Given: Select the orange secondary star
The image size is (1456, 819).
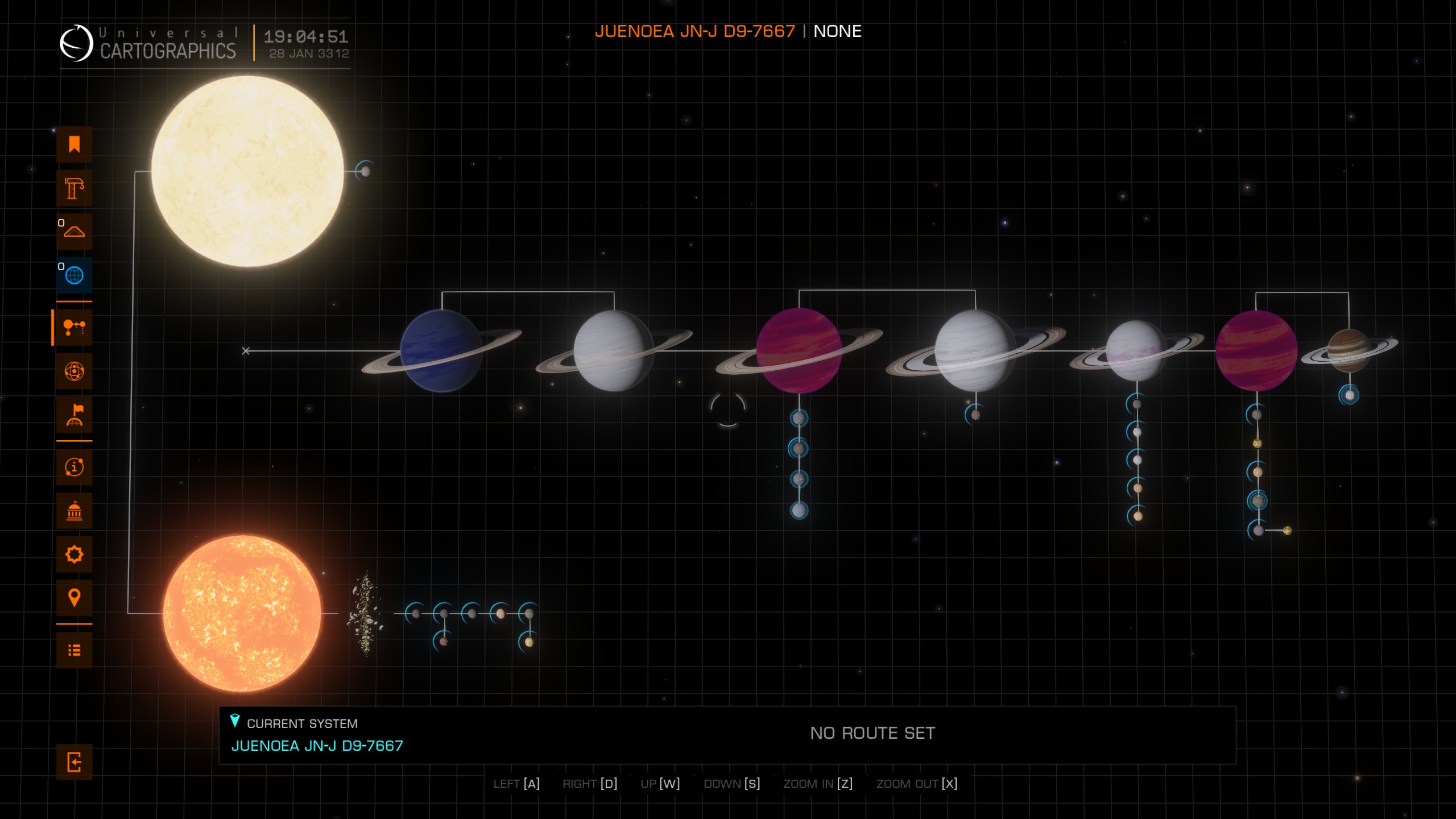Looking at the screenshot, I should tap(242, 613).
